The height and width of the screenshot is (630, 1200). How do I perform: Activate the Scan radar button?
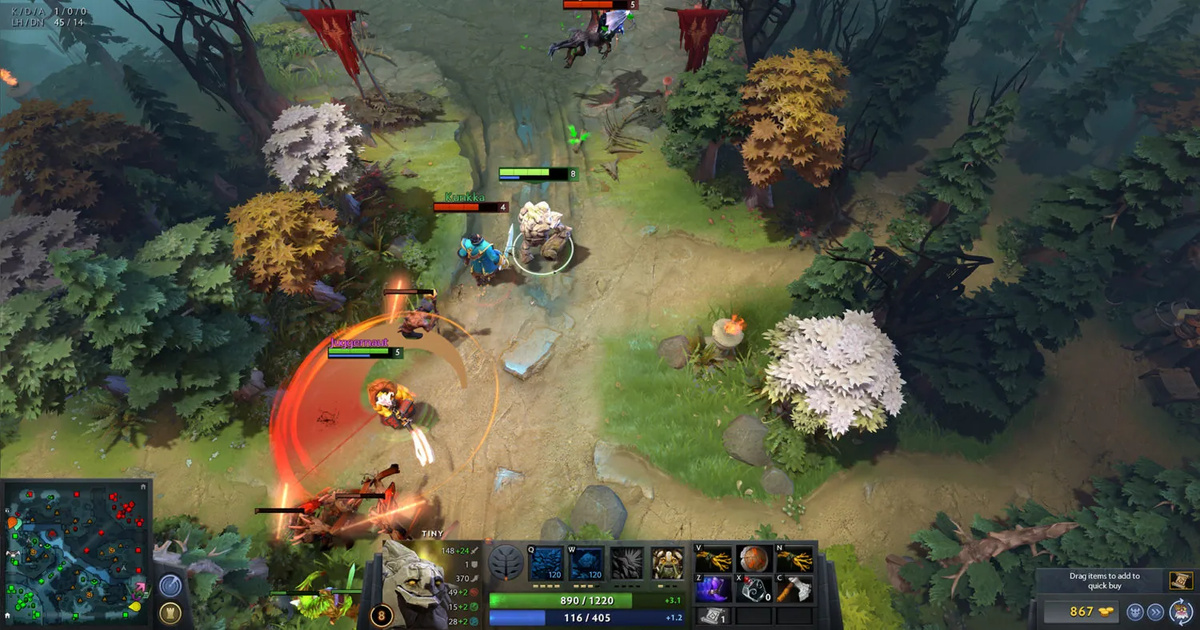[x=170, y=585]
